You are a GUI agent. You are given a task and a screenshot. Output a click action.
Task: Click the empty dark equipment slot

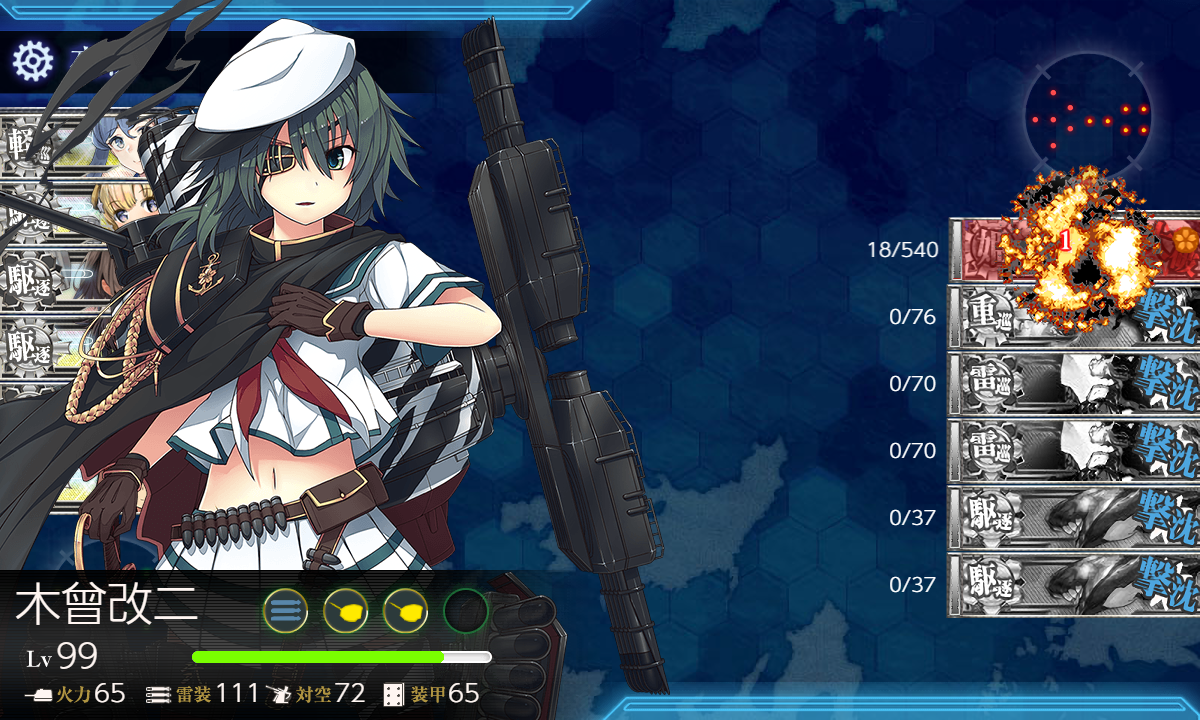pos(465,610)
